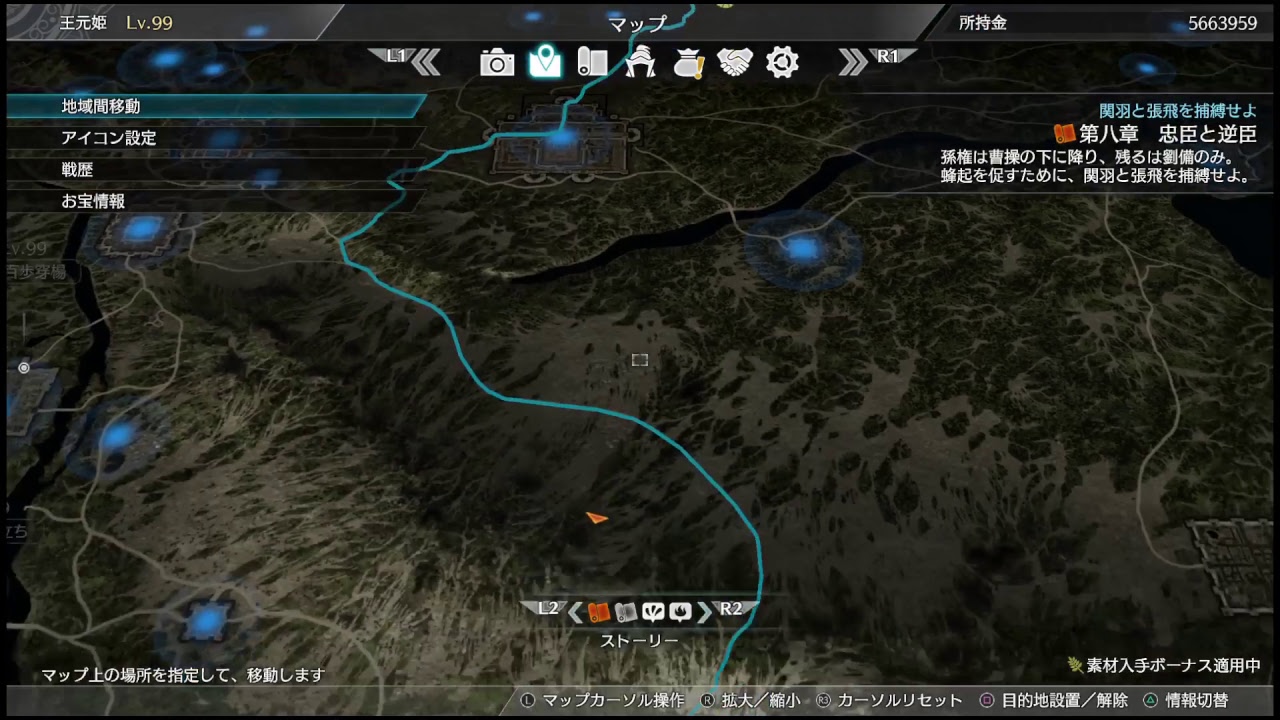Image resolution: width=1280 pixels, height=720 pixels.
Task: Select the orange story scroll filter
Action: tap(599, 612)
